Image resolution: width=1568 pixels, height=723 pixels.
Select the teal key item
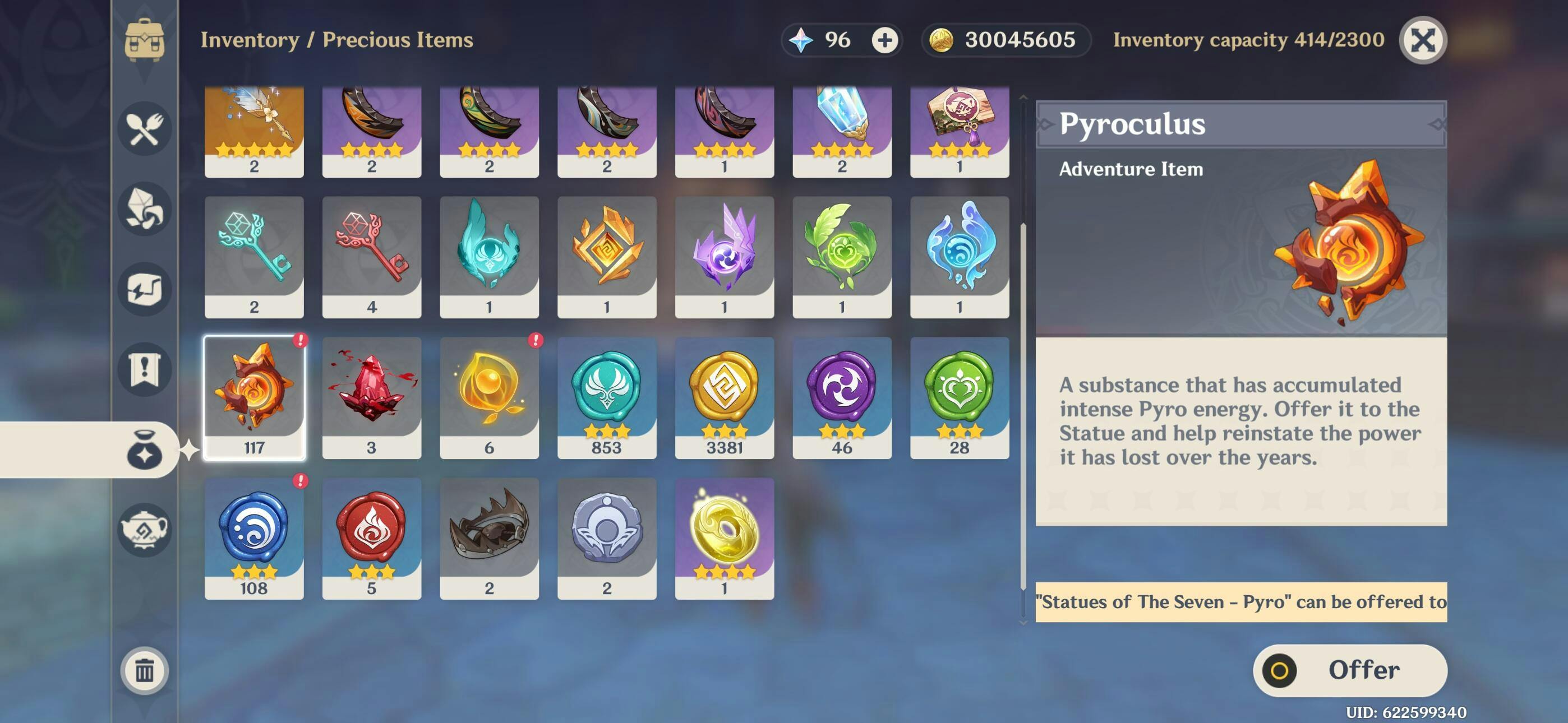[x=254, y=257]
